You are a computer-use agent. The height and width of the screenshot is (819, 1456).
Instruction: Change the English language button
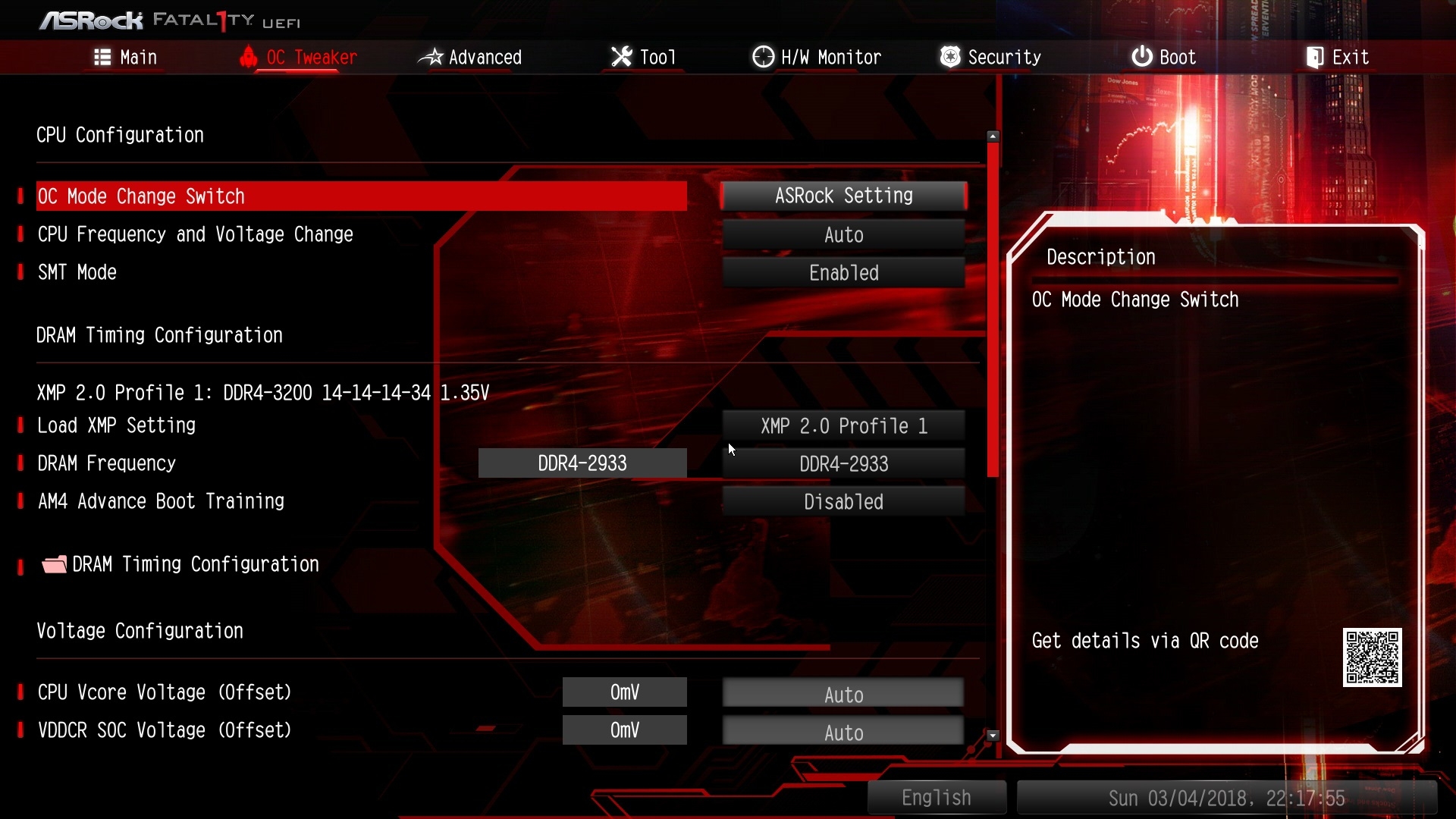[937, 798]
